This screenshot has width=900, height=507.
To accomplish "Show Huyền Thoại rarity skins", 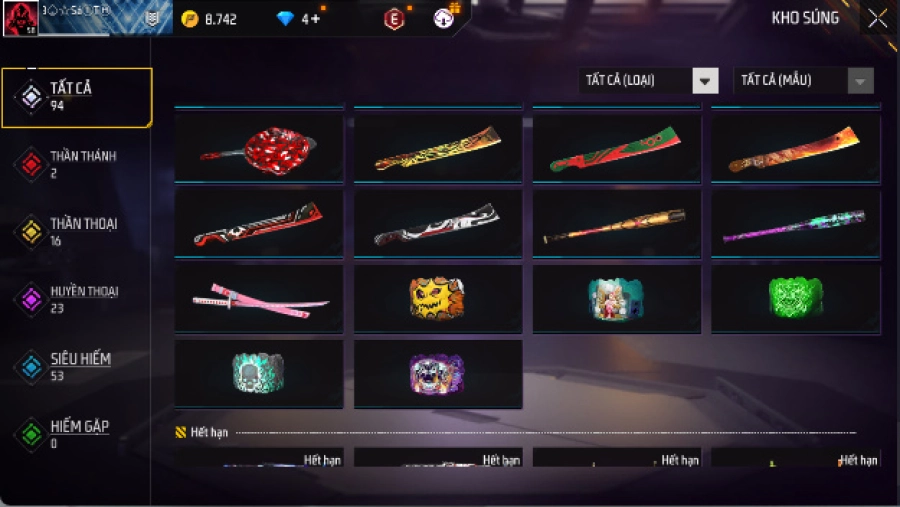I will [x=76, y=299].
